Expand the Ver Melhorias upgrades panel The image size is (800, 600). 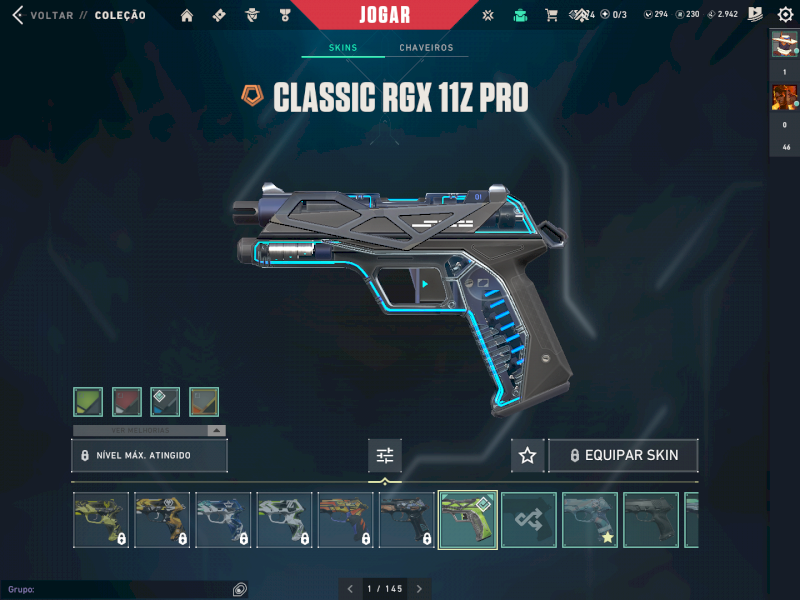pos(149,431)
